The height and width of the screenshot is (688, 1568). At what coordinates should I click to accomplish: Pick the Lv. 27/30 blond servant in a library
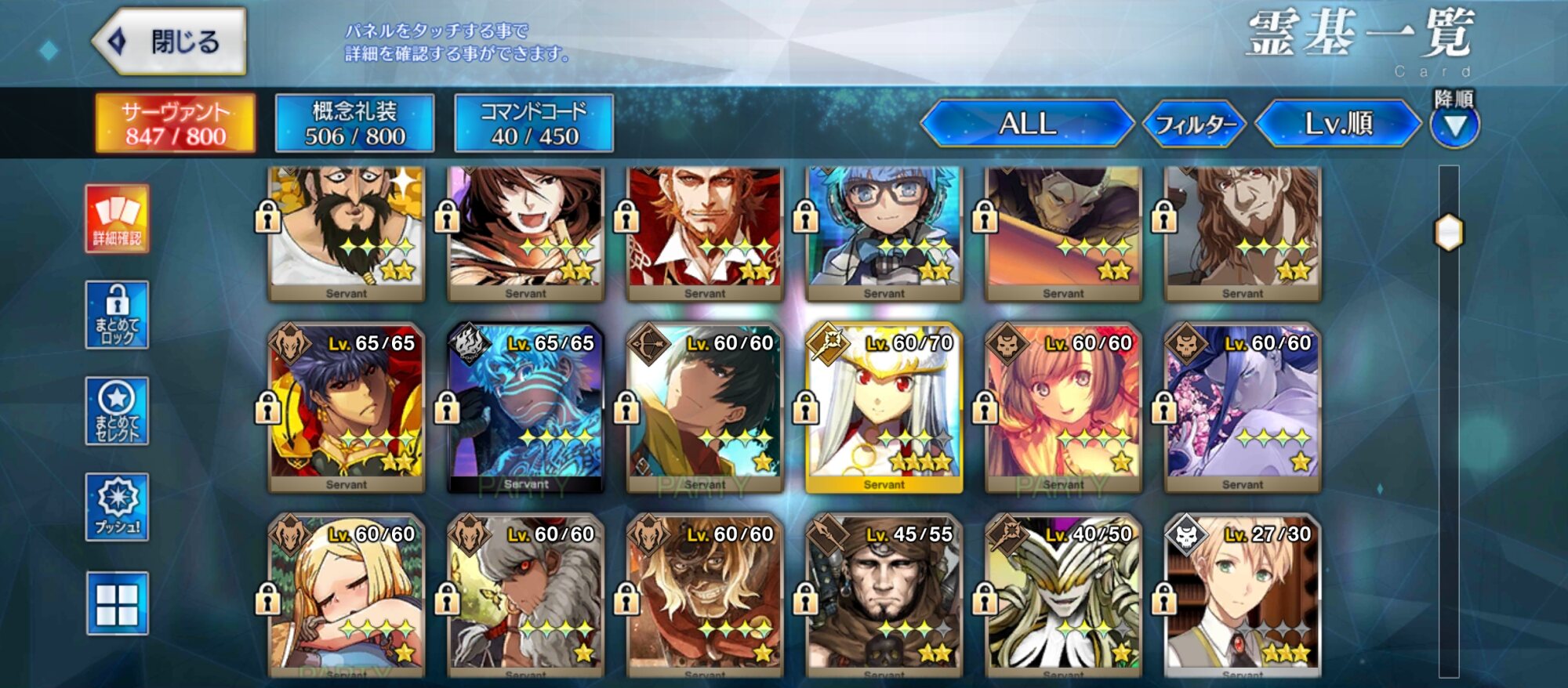[x=1242, y=596]
